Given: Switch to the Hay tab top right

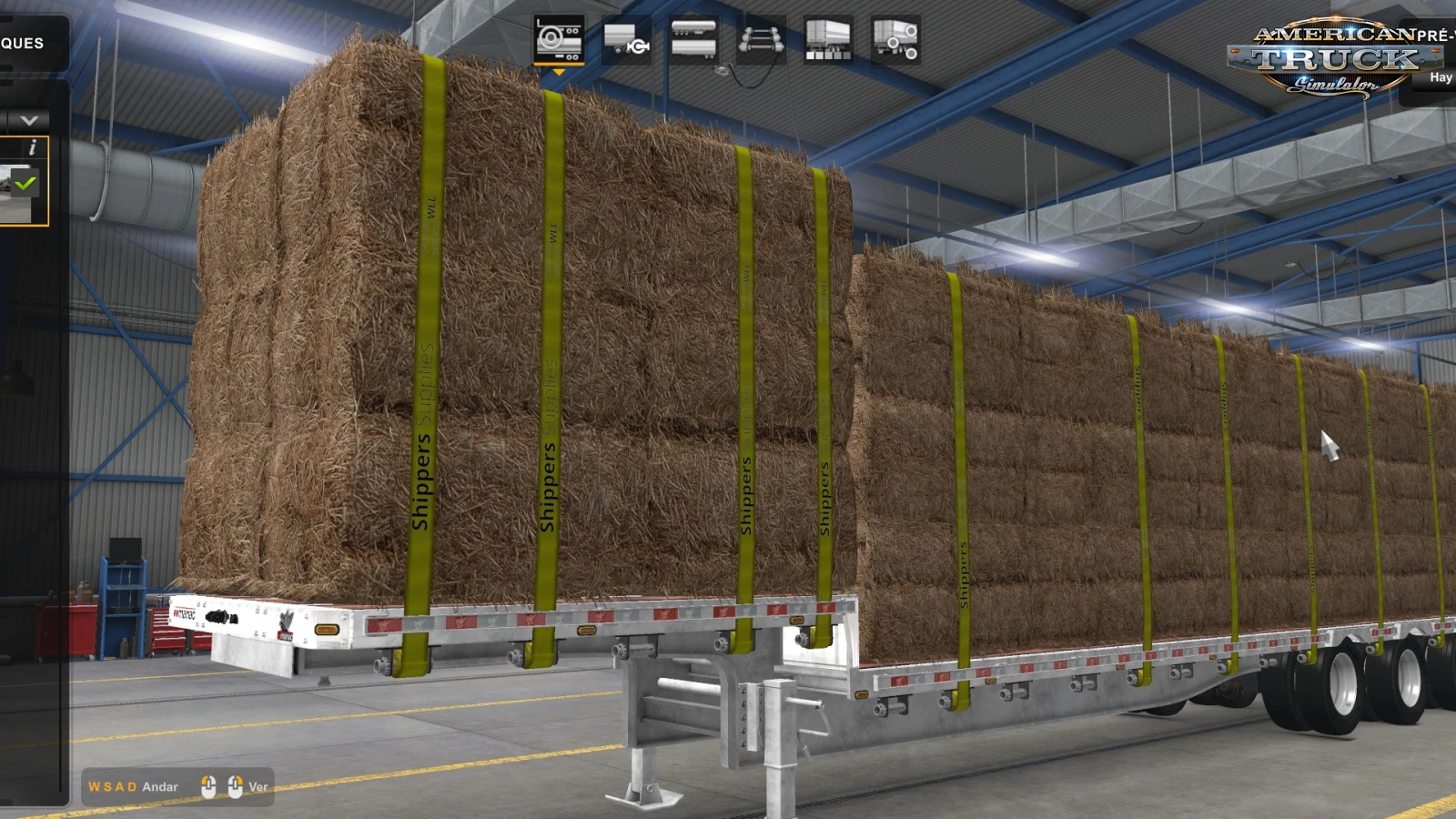Looking at the screenshot, I should 1441,76.
